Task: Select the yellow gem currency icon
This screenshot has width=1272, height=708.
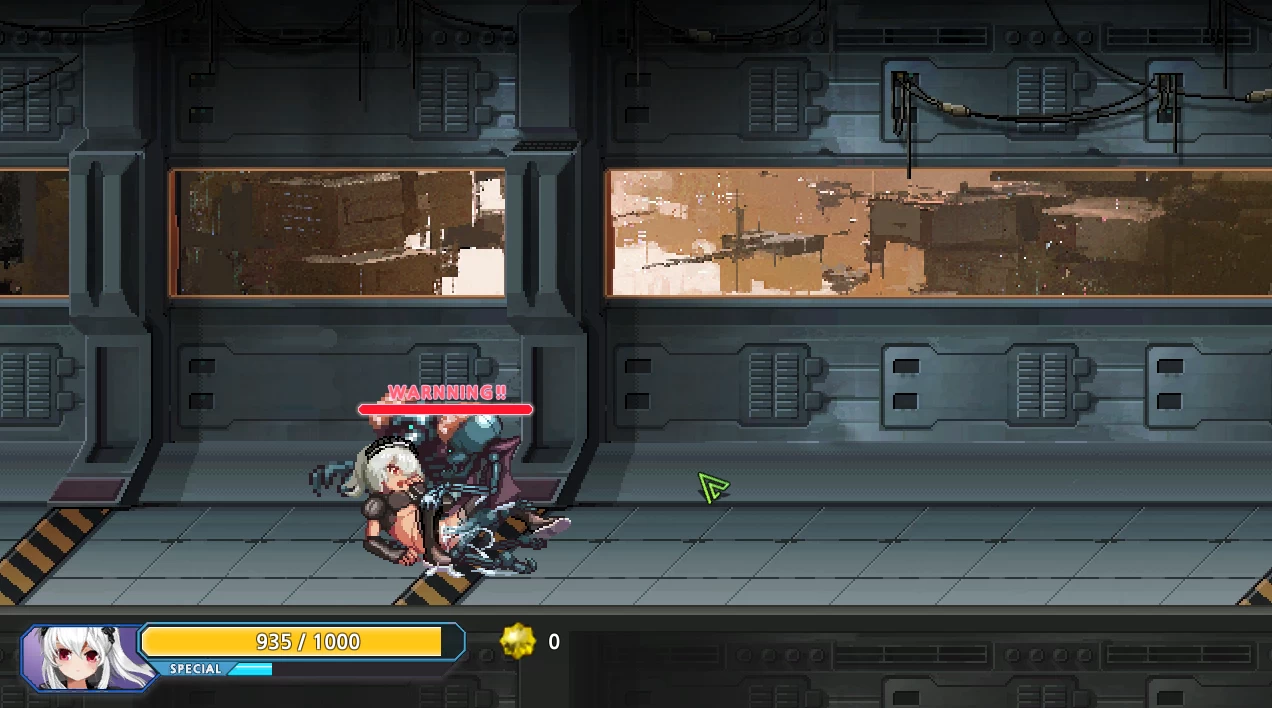Action: [x=518, y=642]
